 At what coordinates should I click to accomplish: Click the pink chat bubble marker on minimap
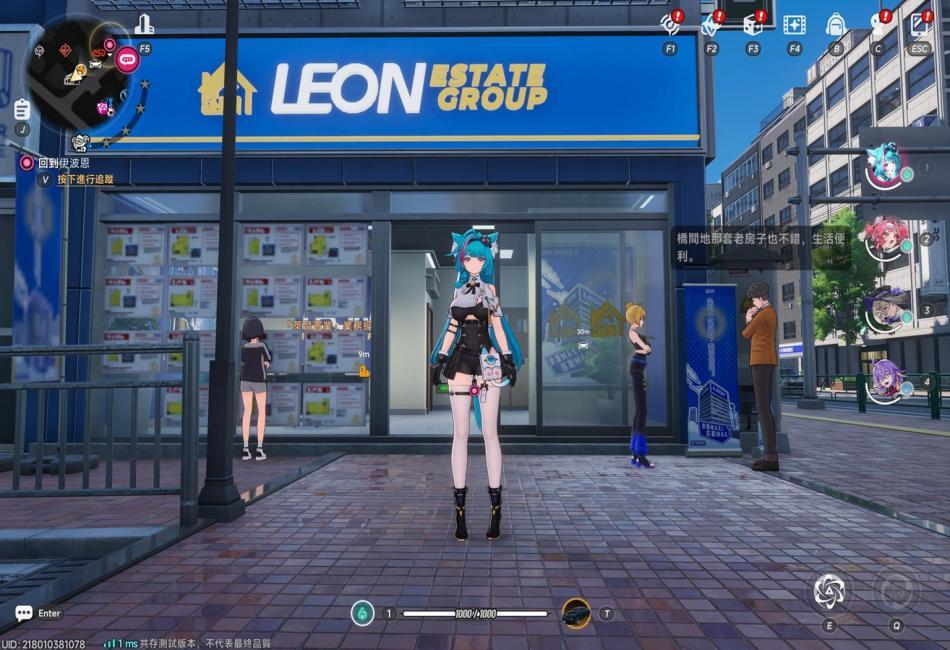pyautogui.click(x=127, y=59)
